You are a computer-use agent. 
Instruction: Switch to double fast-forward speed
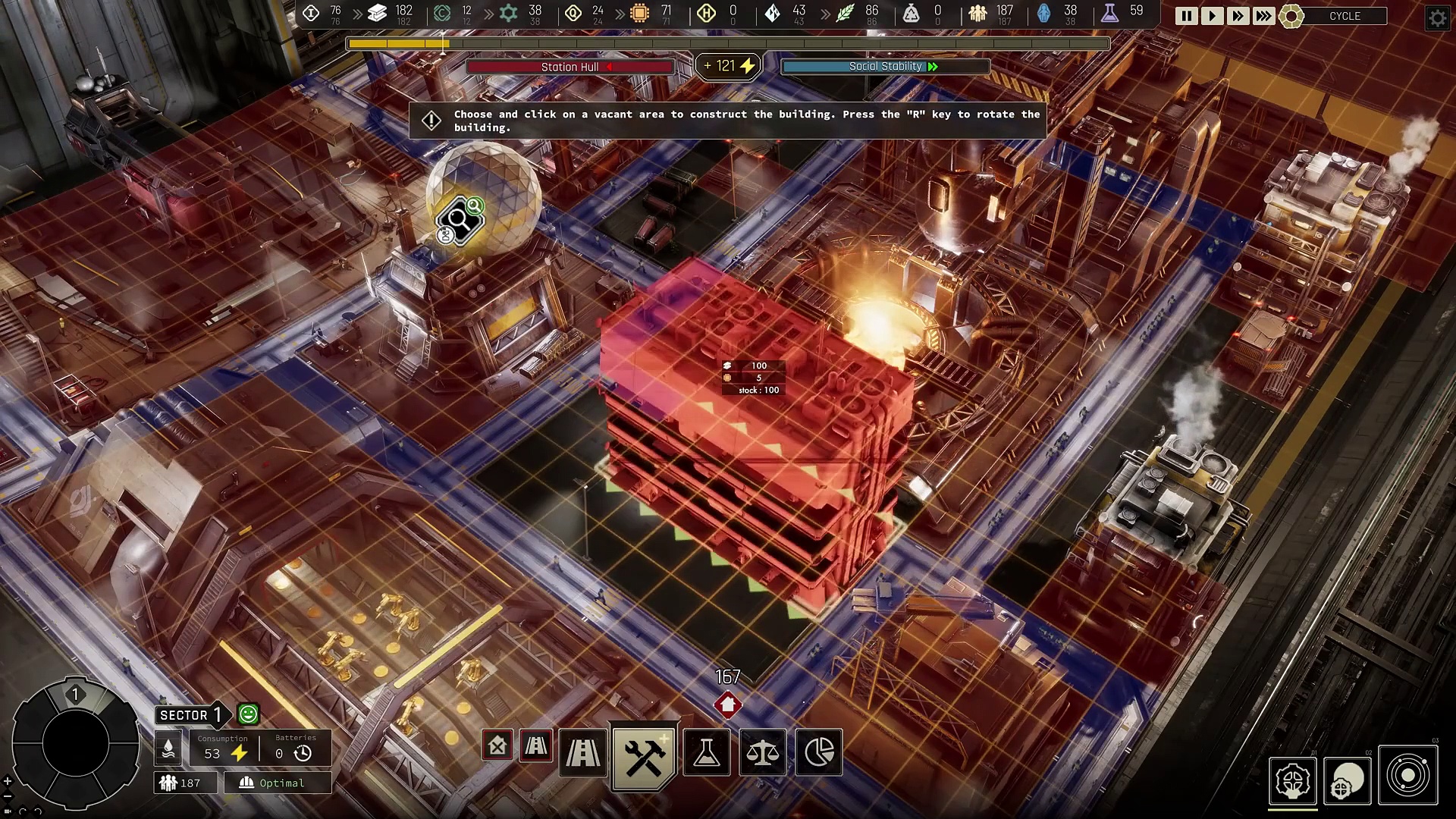pyautogui.click(x=1238, y=16)
